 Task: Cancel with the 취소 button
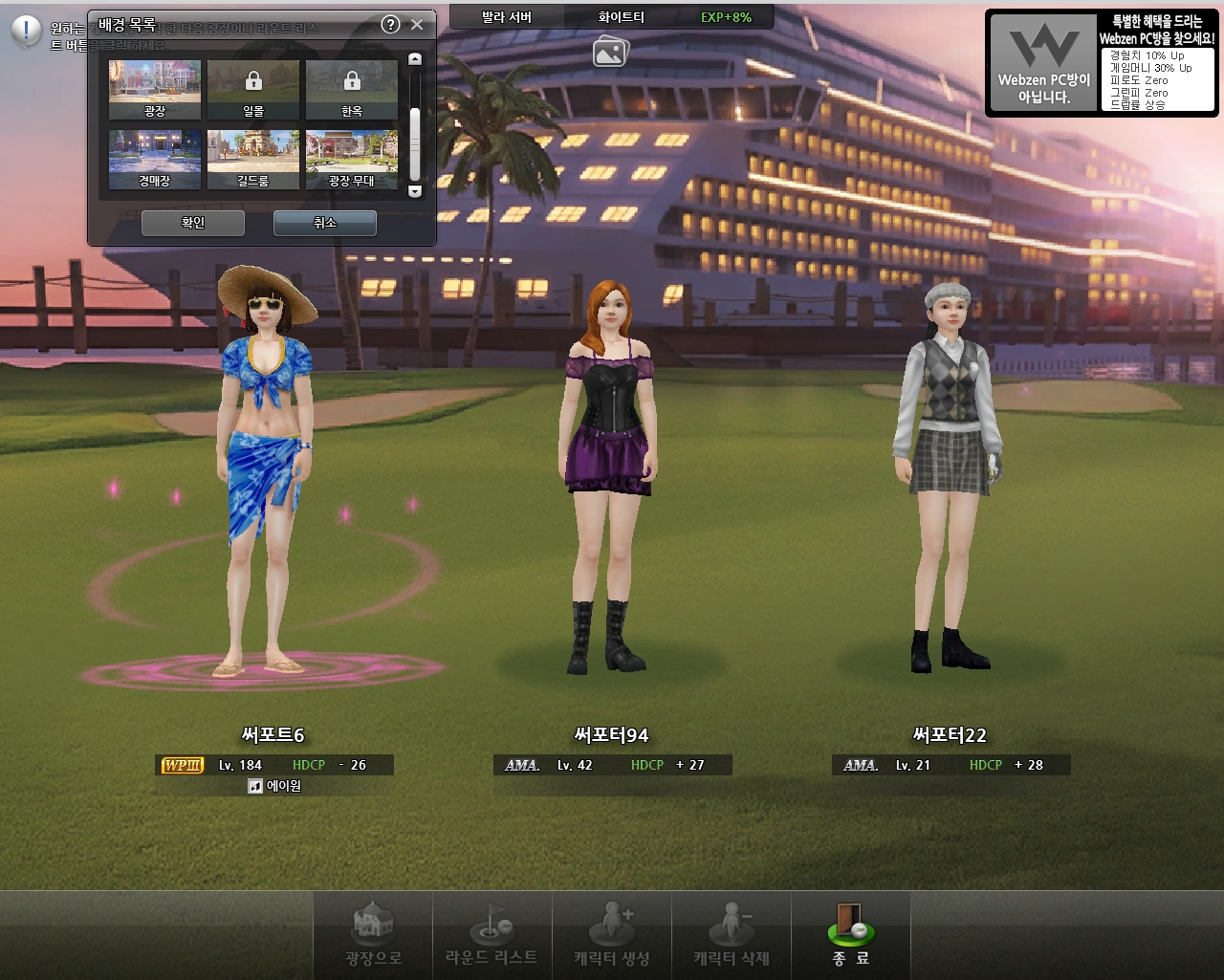pos(325,223)
